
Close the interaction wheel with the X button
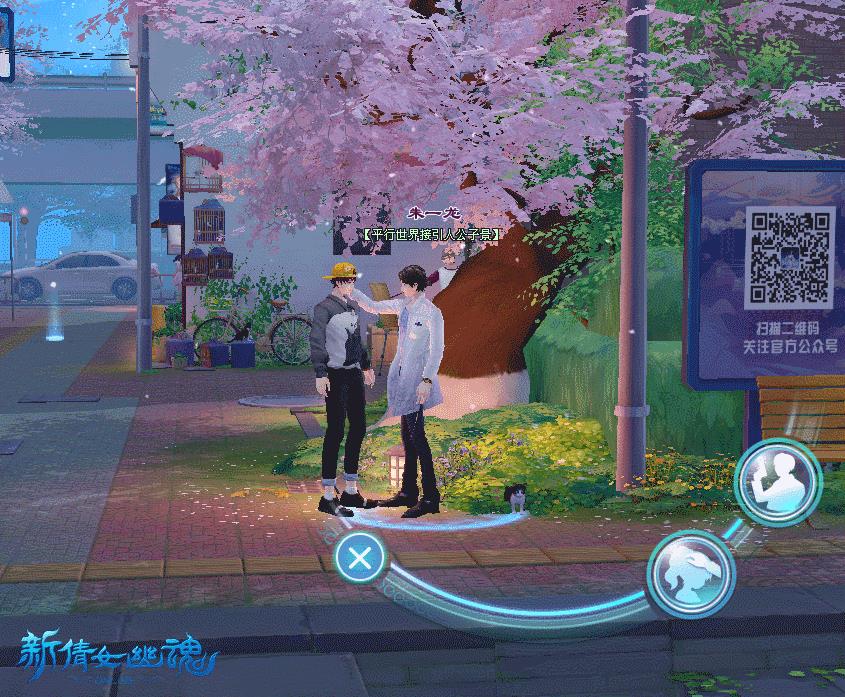point(360,557)
